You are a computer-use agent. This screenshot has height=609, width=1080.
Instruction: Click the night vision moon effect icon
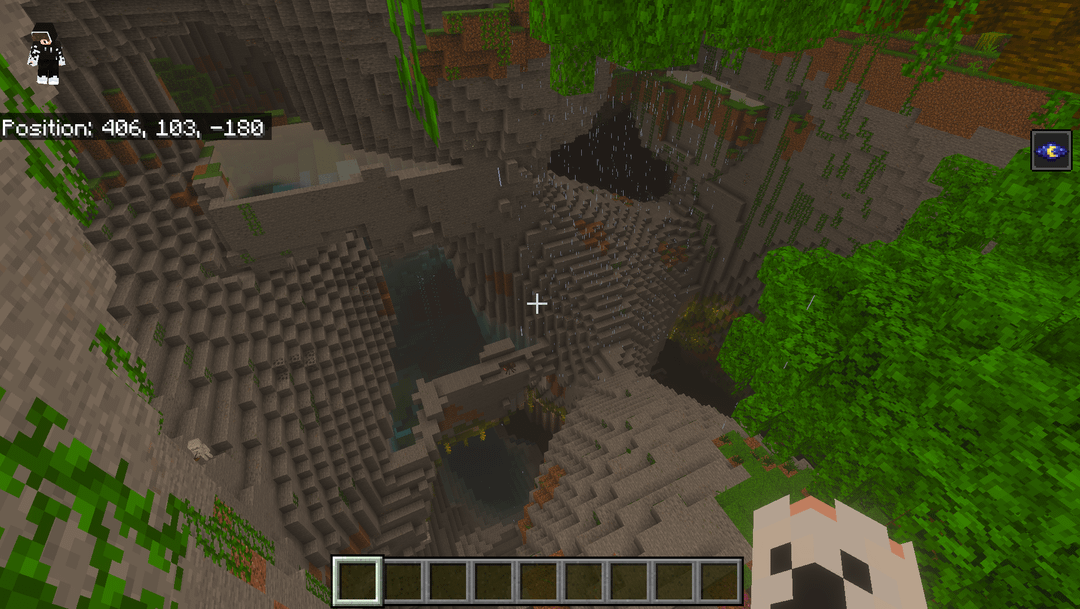click(1051, 151)
